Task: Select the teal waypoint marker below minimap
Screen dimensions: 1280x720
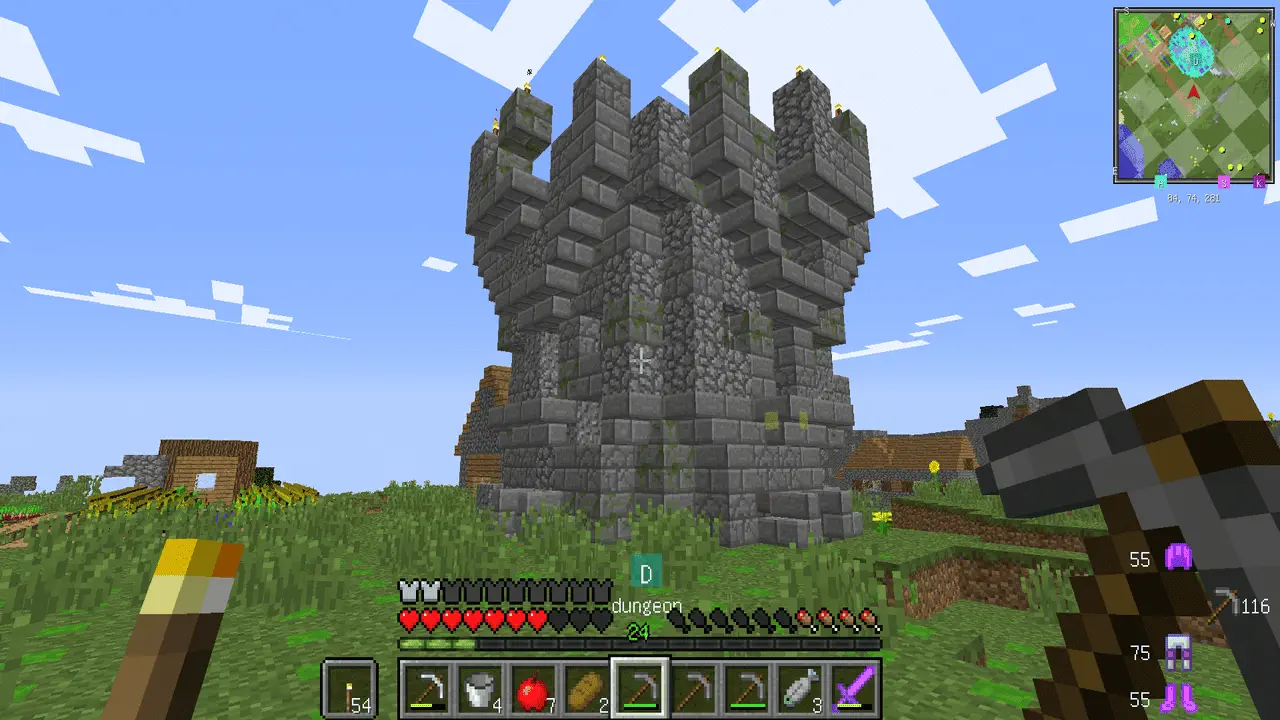Action: click(1161, 182)
